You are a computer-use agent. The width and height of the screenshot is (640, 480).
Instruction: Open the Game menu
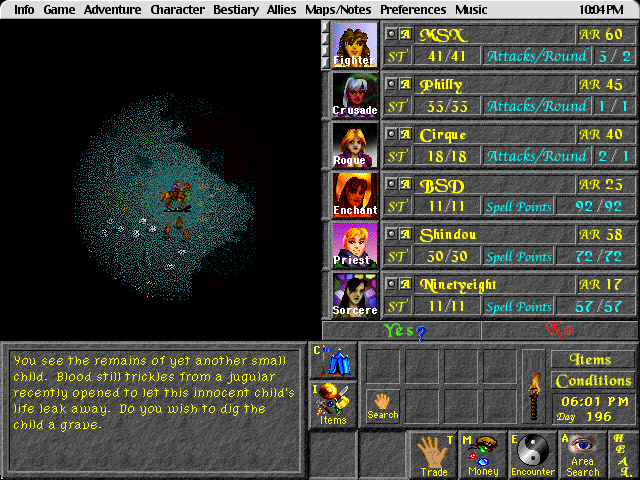click(59, 10)
